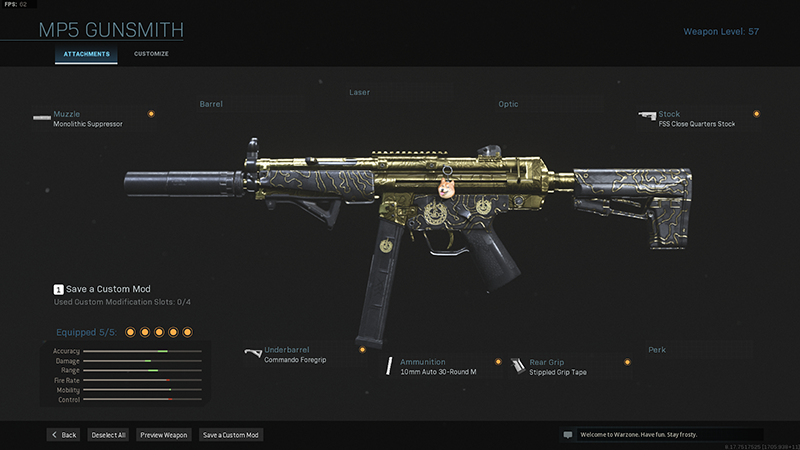This screenshot has width=800, height=450.
Task: Select the FSS Close Quarters Stock slot
Action: (698, 119)
